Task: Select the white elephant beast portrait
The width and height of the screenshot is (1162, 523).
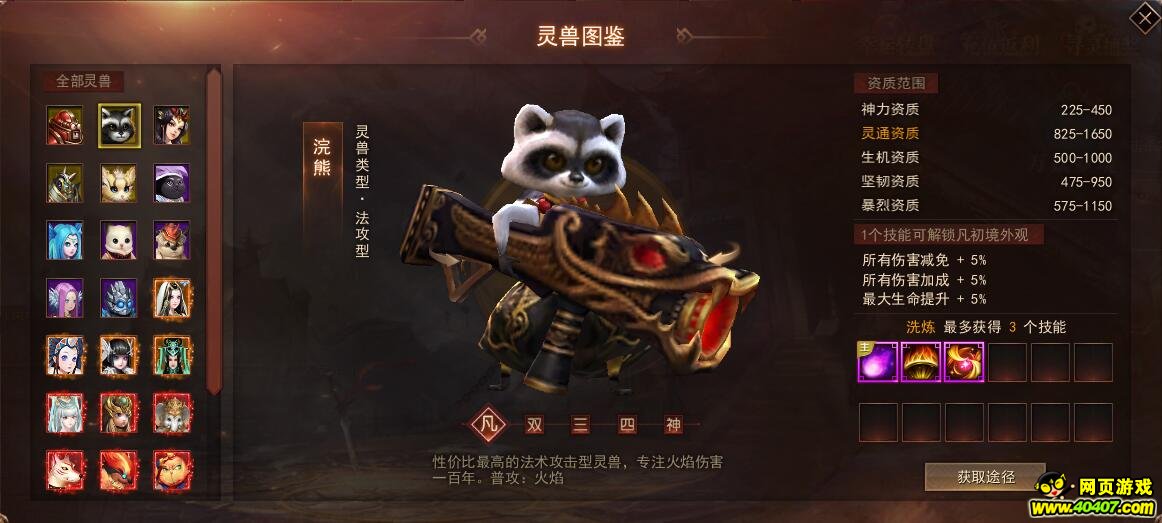Action: tap(172, 412)
